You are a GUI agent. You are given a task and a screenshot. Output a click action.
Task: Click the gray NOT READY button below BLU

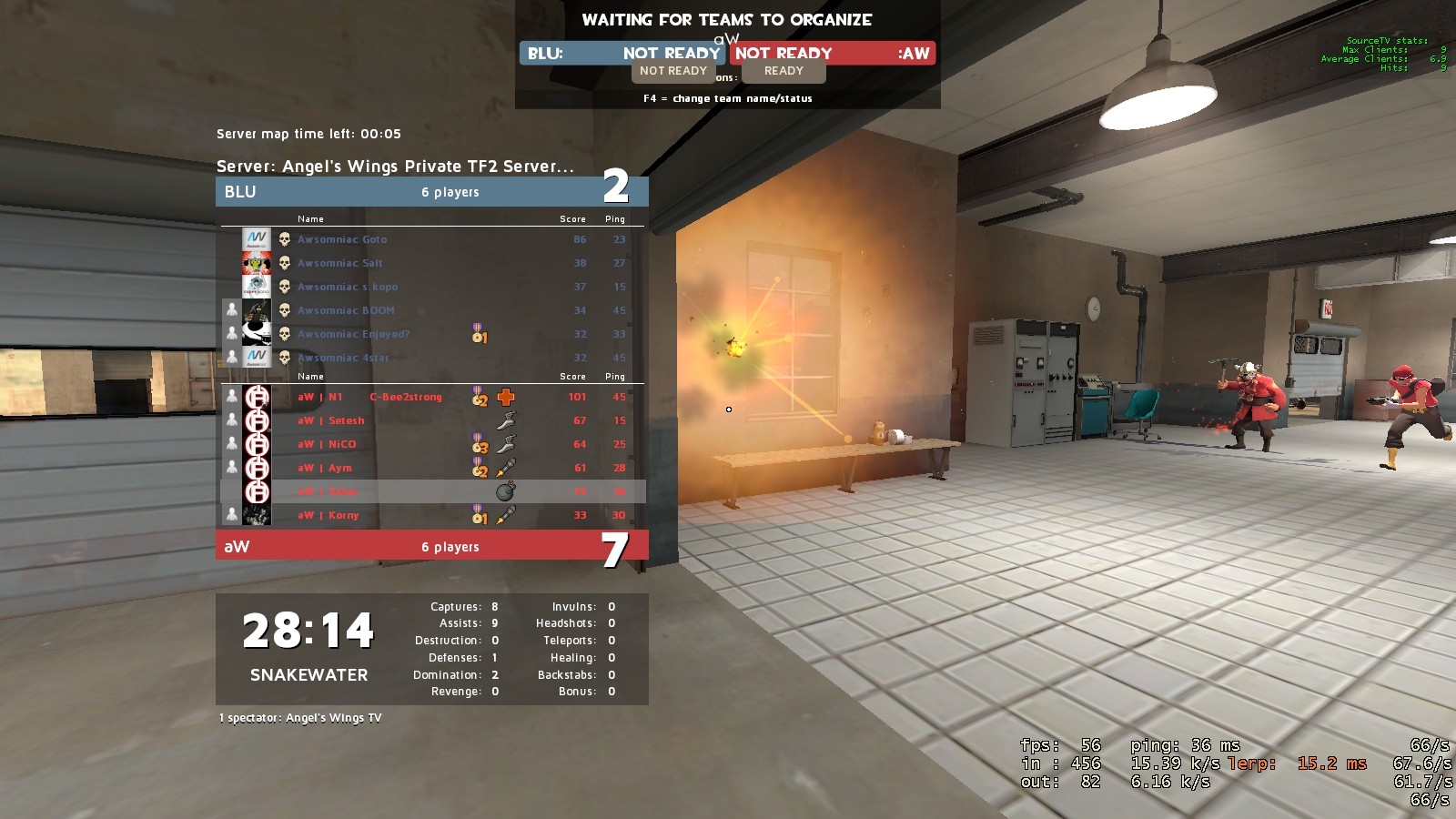672,71
